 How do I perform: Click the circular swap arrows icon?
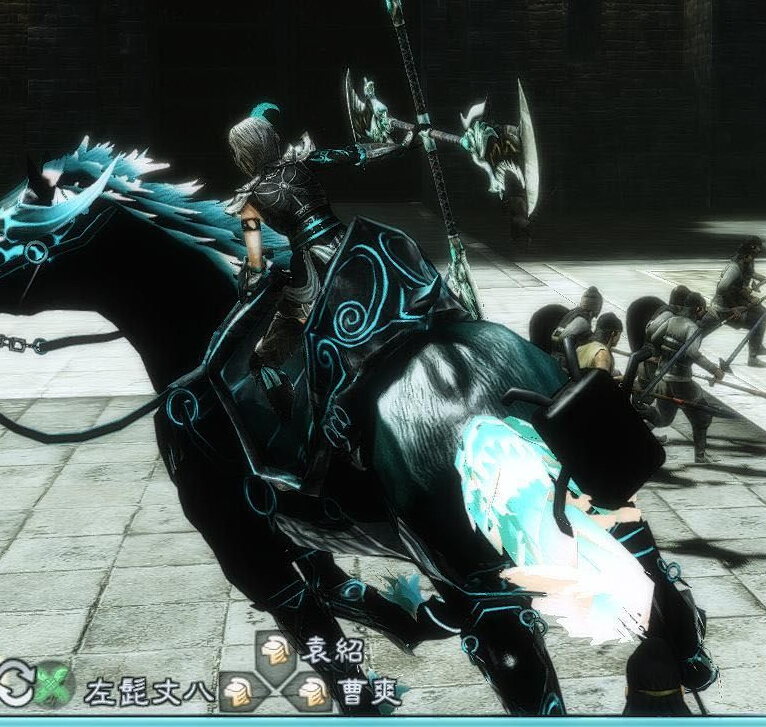16,684
